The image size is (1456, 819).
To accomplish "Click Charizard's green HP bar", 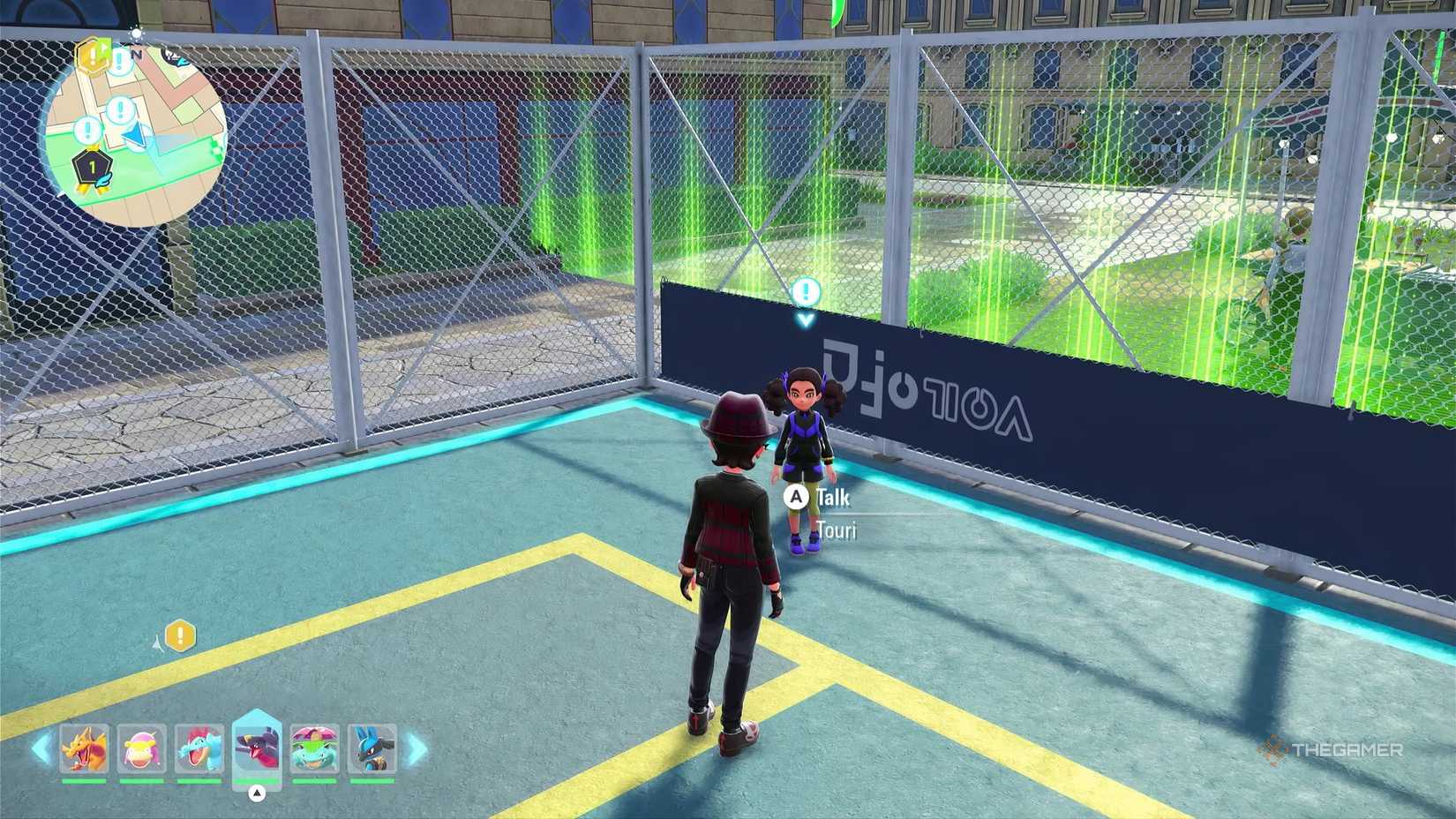I will tap(84, 780).
